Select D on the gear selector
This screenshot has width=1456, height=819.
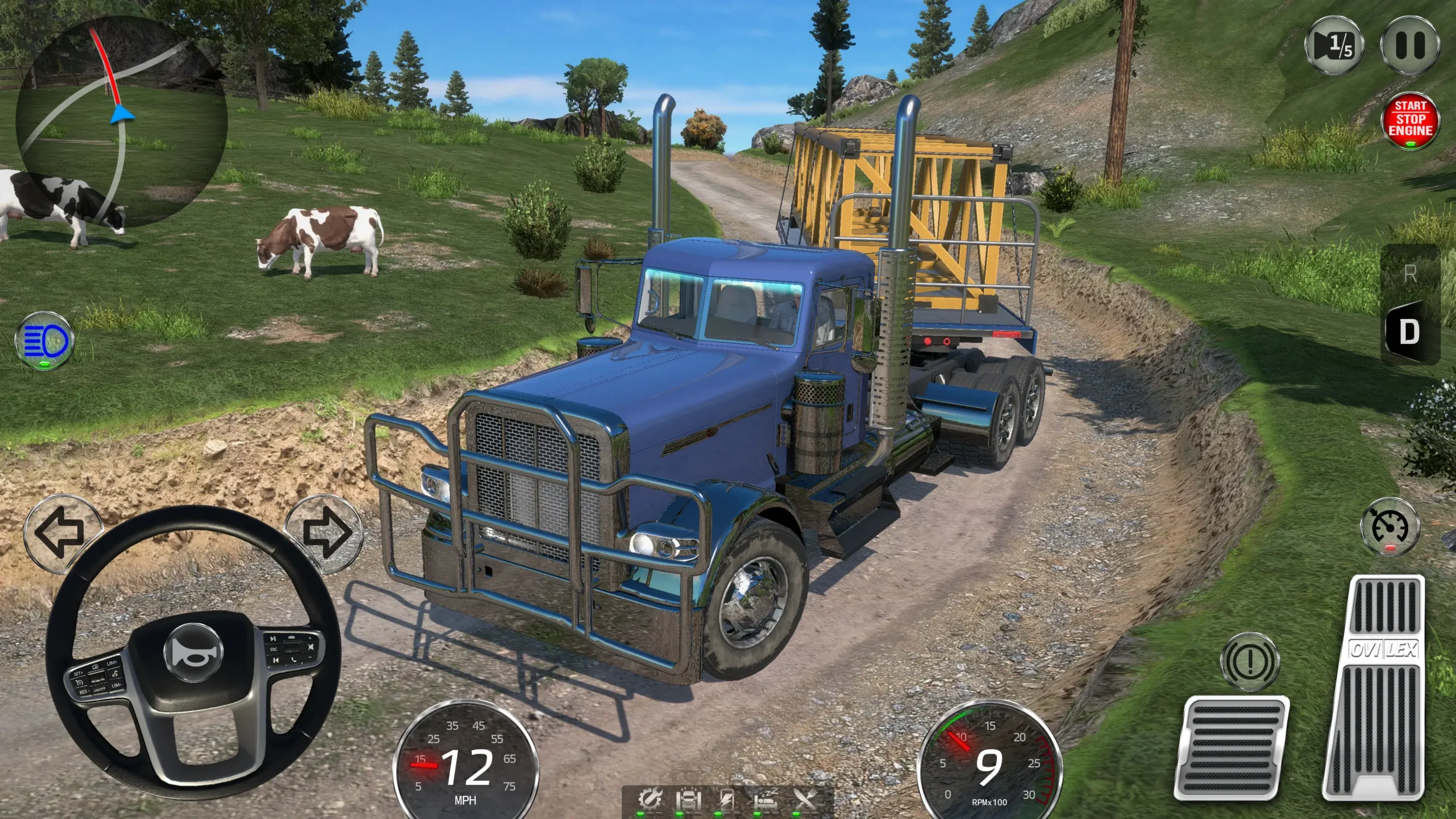pyautogui.click(x=1409, y=332)
